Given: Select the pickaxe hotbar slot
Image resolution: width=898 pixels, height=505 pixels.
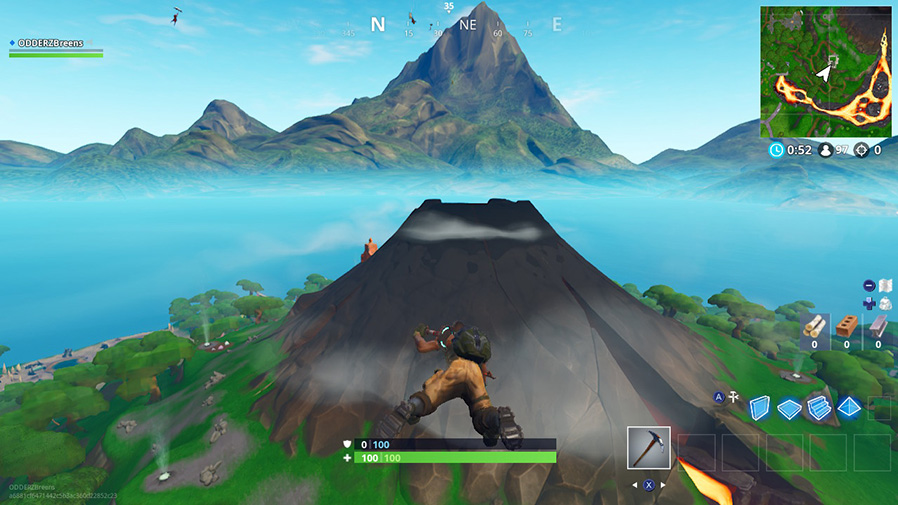Looking at the screenshot, I should click(648, 447).
